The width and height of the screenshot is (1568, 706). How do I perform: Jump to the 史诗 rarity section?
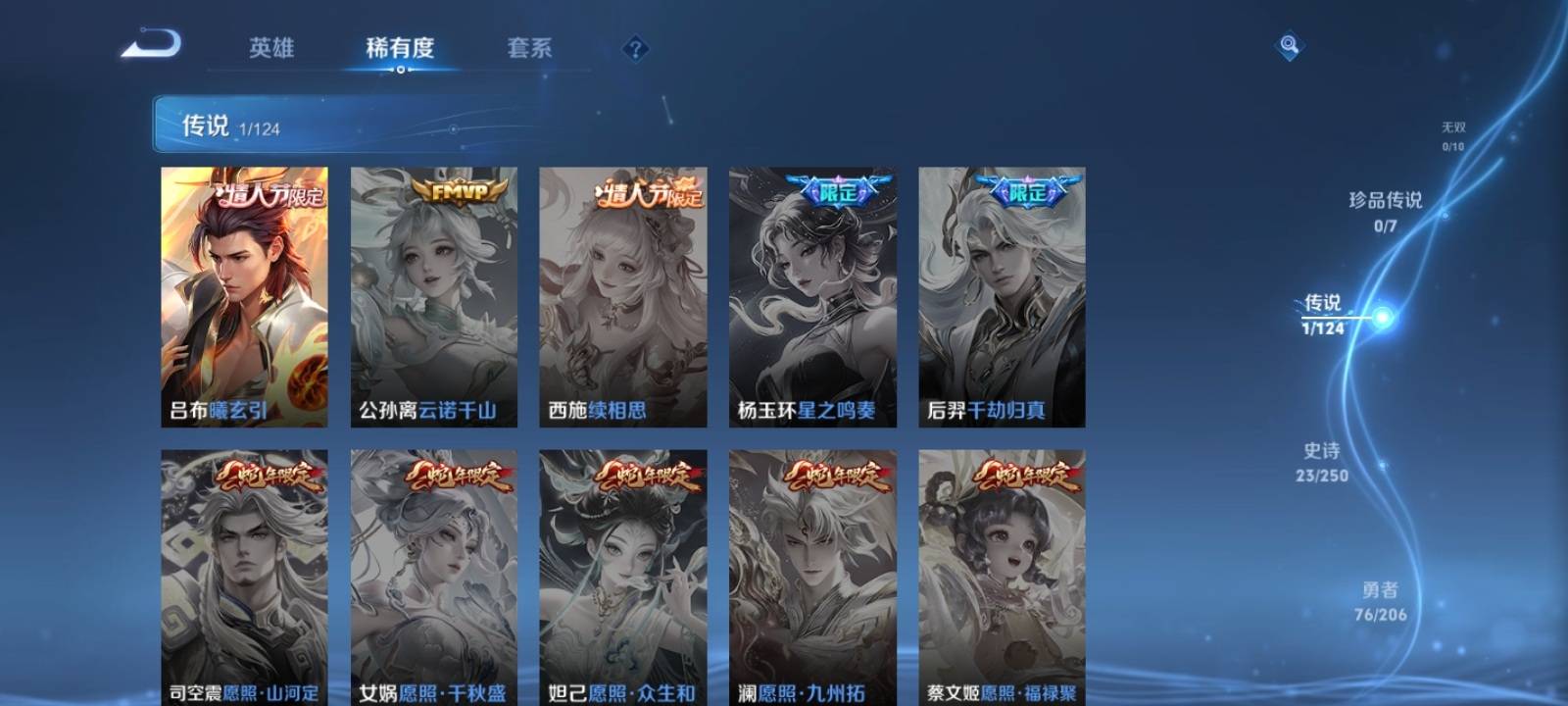(1322, 462)
